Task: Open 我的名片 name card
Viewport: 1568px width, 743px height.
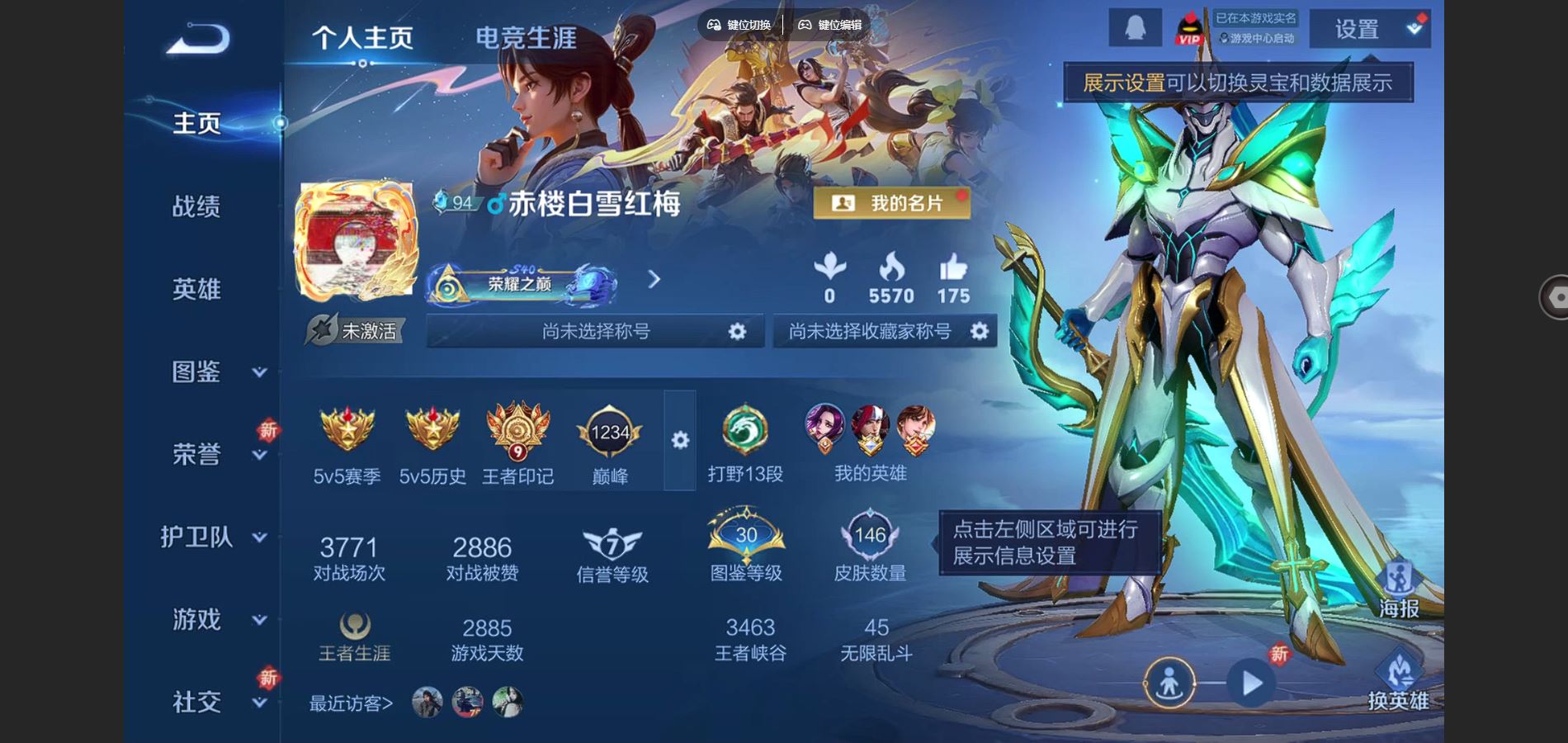Action: tap(891, 203)
